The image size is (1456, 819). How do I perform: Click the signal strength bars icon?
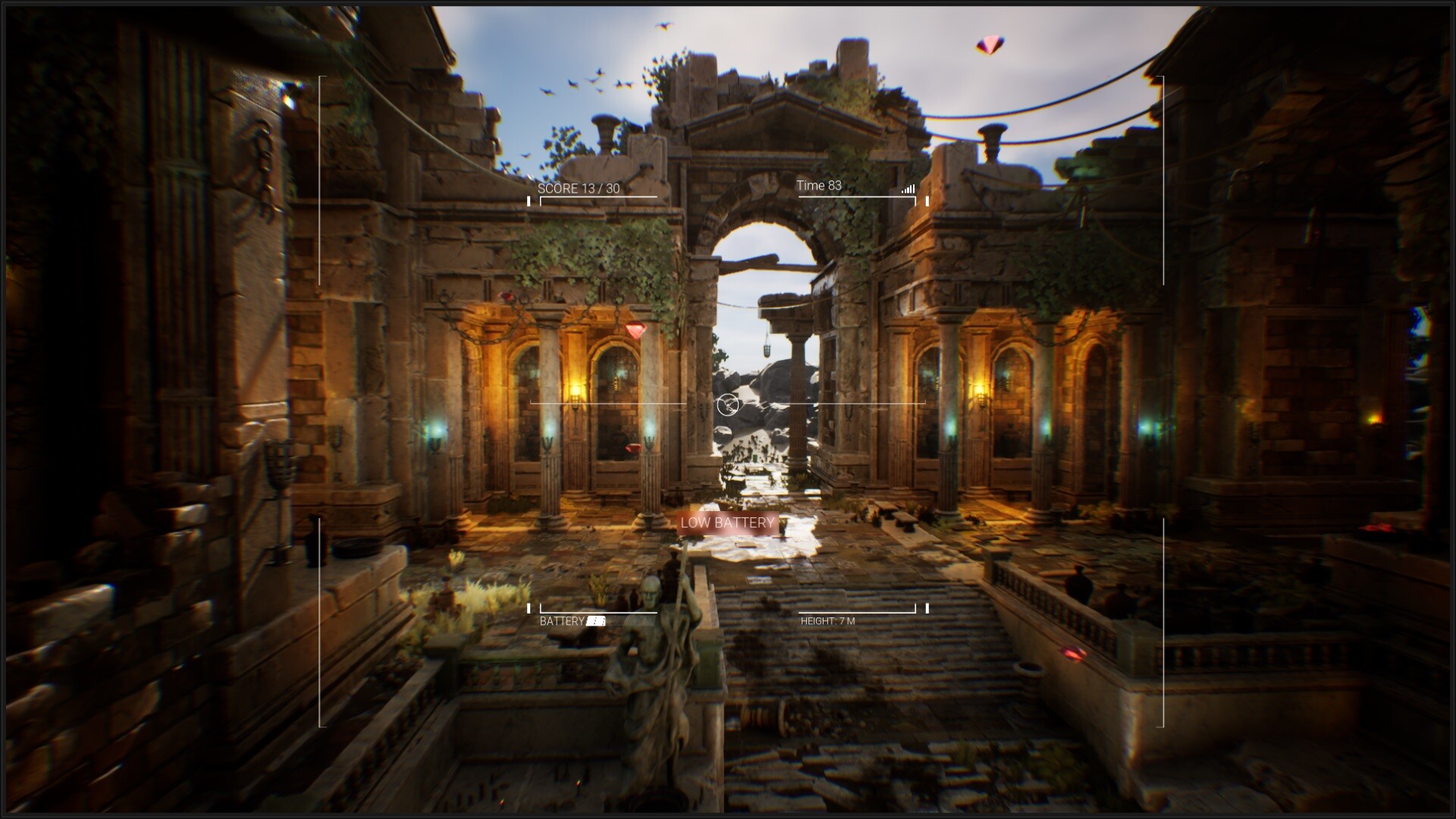(908, 190)
